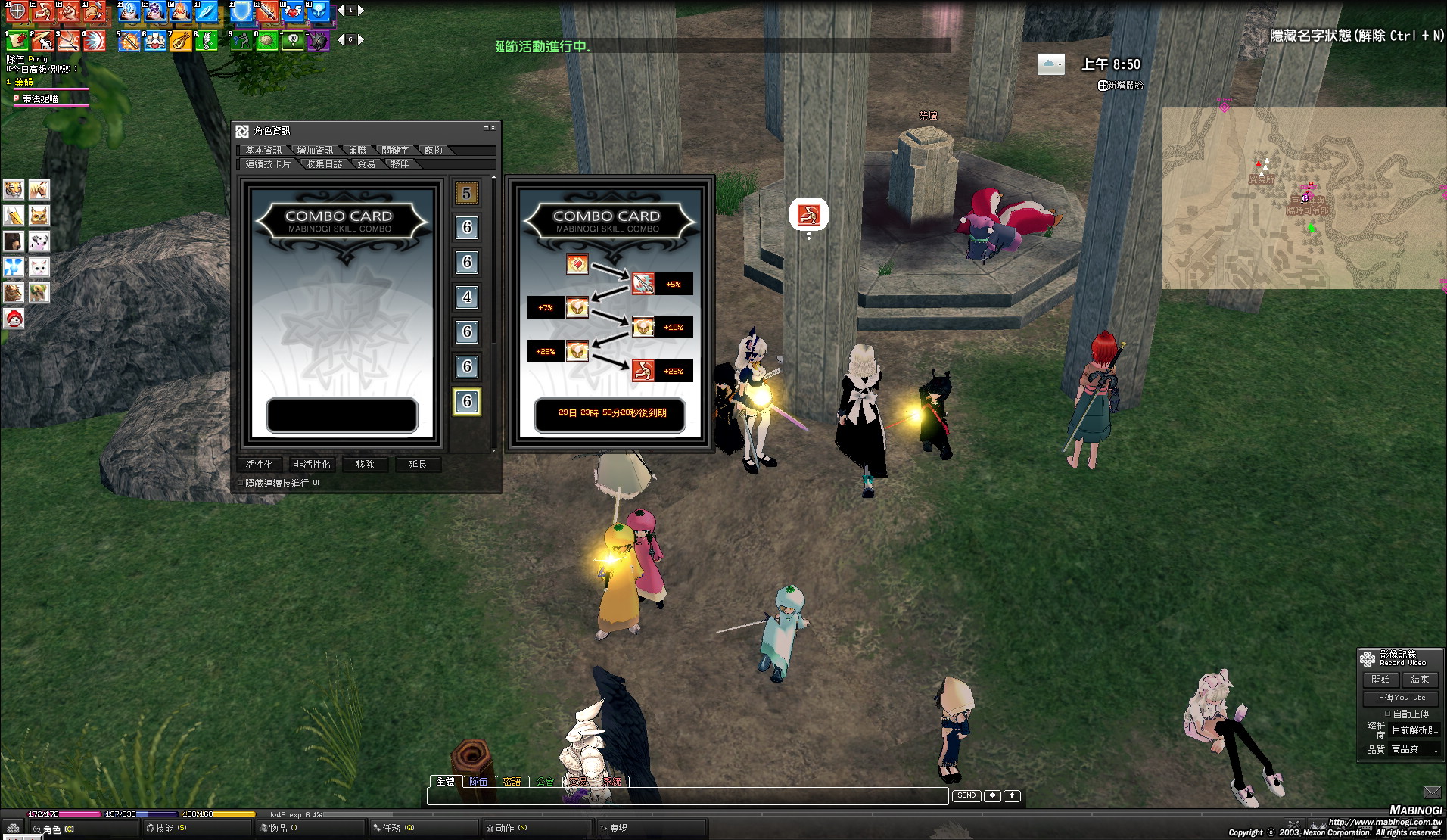This screenshot has height=840, width=1447.
Task: Switch chat to the 隊伍 party channel
Action: coord(478,782)
